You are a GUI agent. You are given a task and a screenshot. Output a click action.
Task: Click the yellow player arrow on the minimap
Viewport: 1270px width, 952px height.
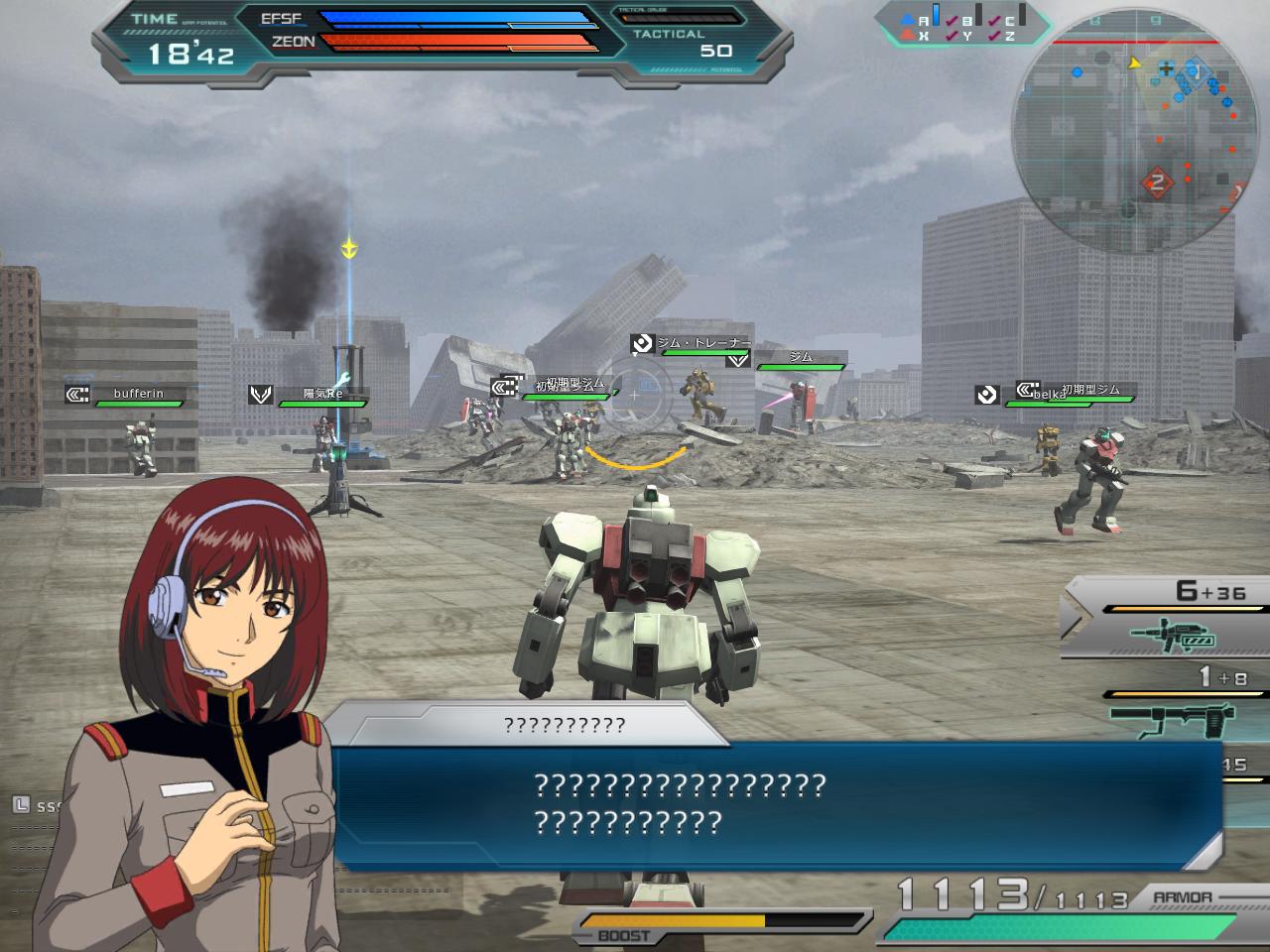(x=1134, y=62)
